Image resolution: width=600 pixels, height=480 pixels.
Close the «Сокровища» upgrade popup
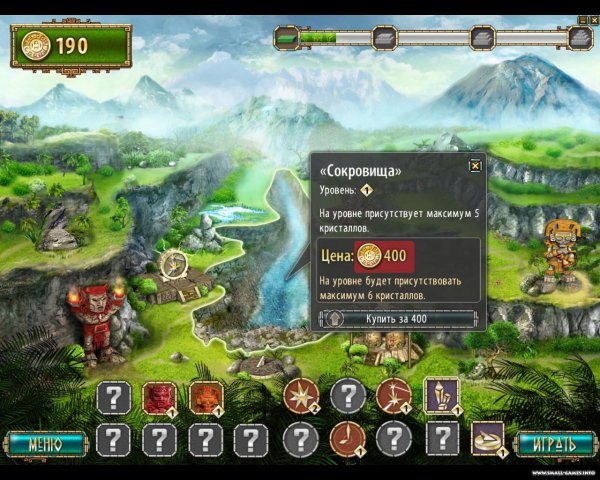pos(476,167)
